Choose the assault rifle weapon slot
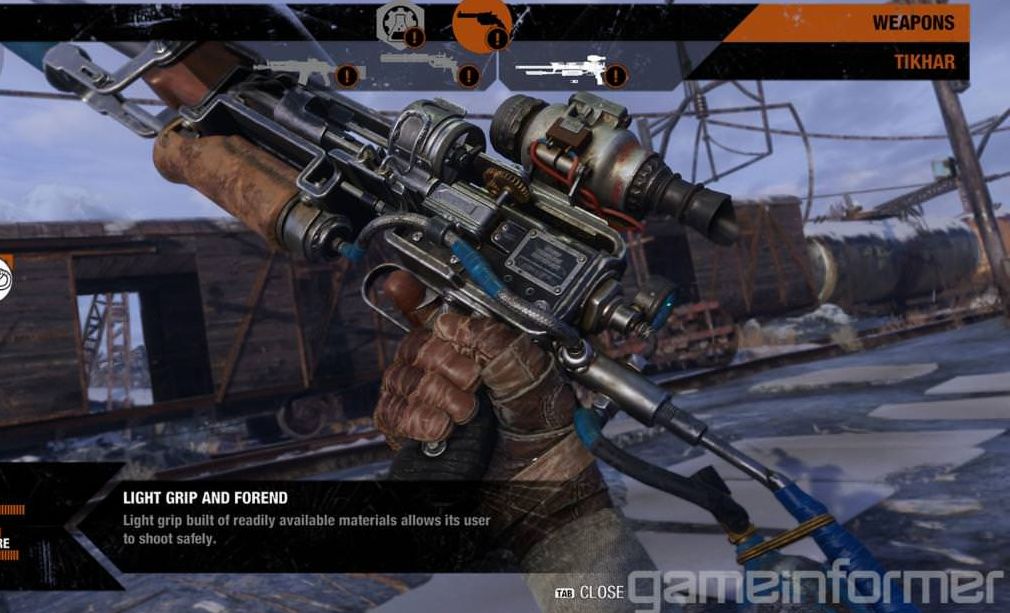The width and height of the screenshot is (1010, 613). point(296,70)
